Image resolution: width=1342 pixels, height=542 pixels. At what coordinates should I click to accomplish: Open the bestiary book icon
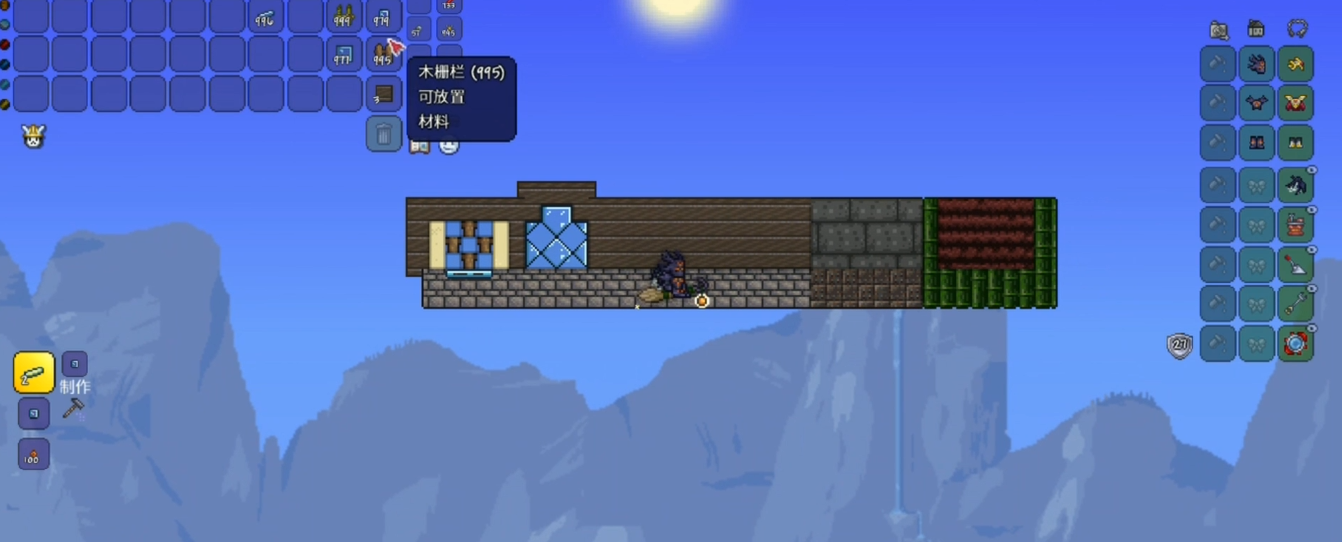point(420,146)
